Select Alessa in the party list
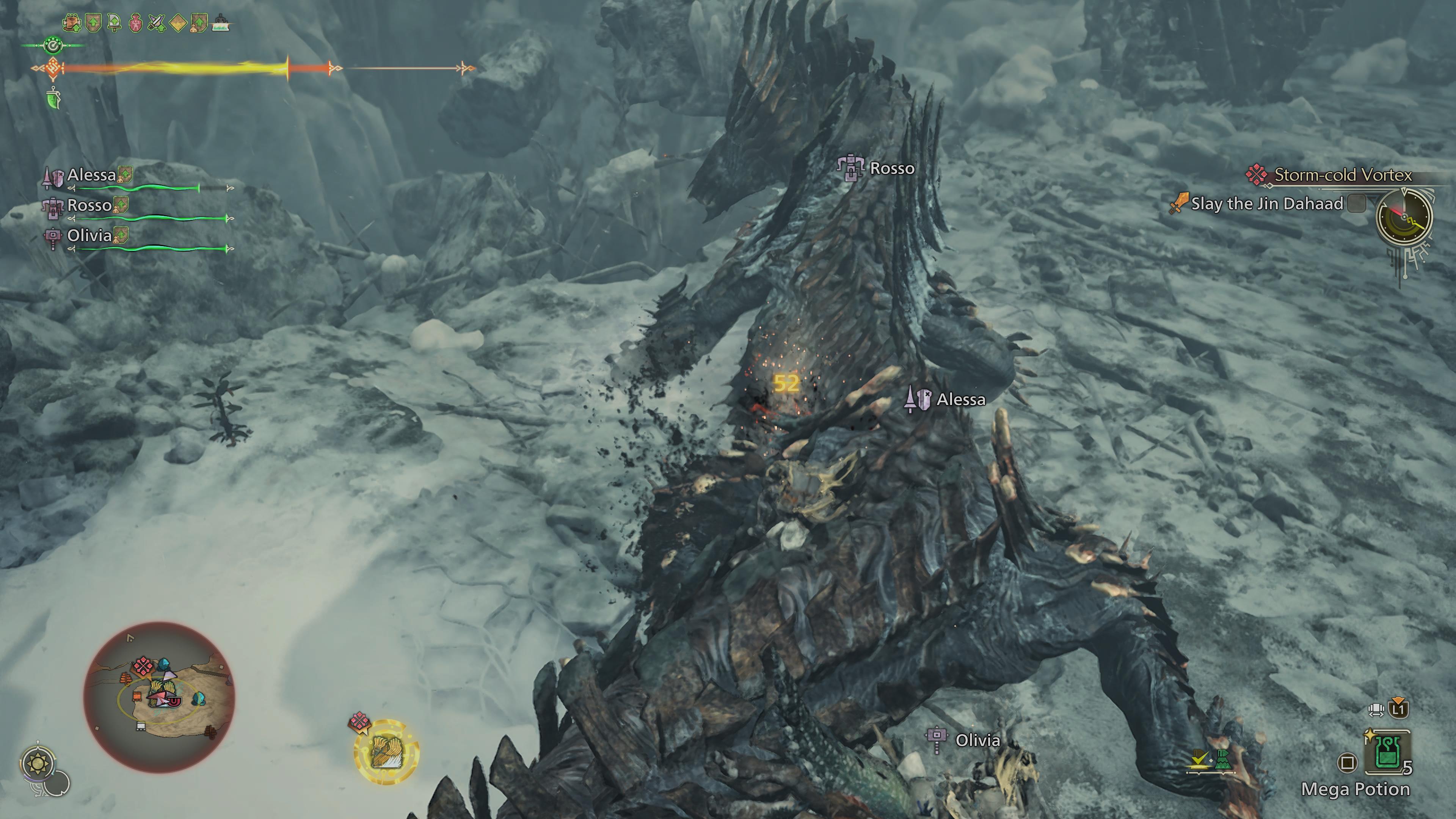The width and height of the screenshot is (1456, 819). coord(91,175)
